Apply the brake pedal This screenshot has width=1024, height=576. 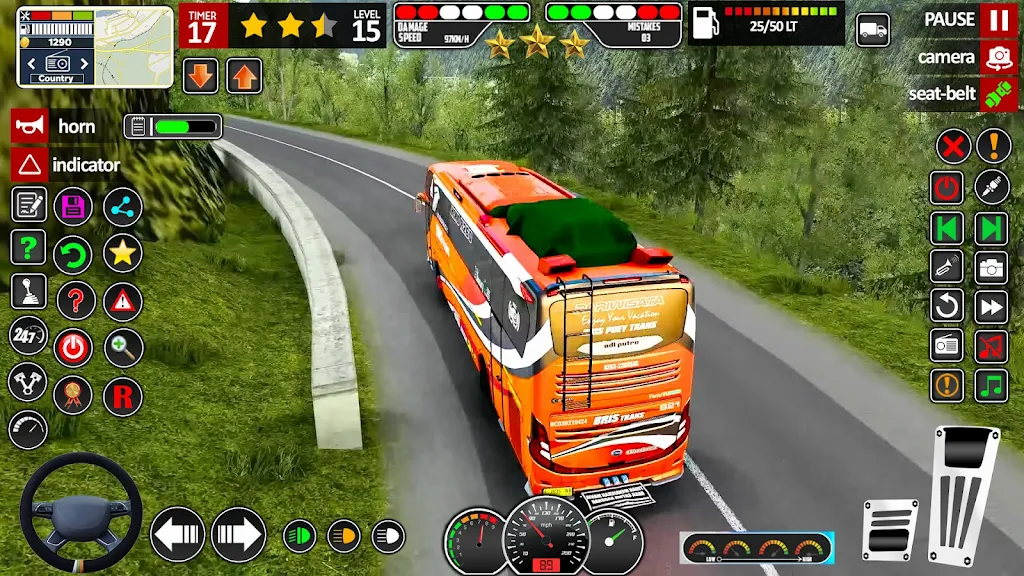coord(889,530)
